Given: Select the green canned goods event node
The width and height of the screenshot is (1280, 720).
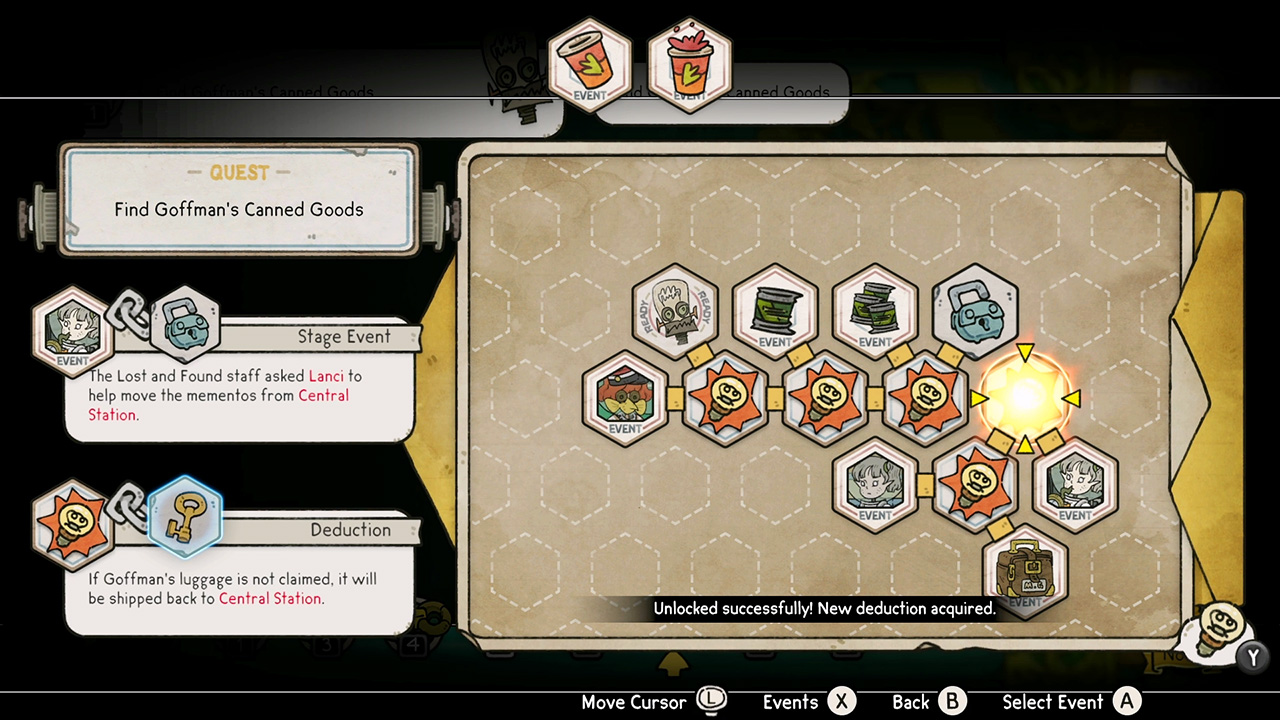Looking at the screenshot, I should (775, 312).
